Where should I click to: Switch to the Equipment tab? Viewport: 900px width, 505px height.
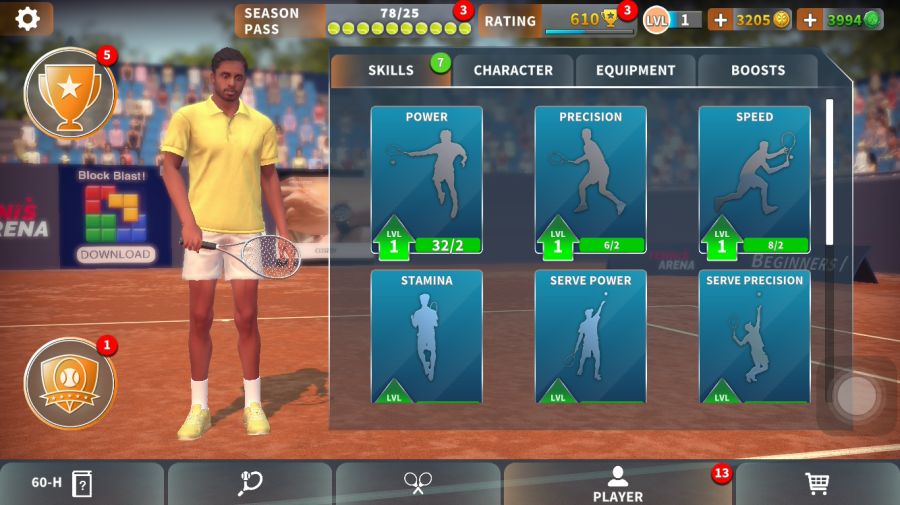tap(636, 71)
